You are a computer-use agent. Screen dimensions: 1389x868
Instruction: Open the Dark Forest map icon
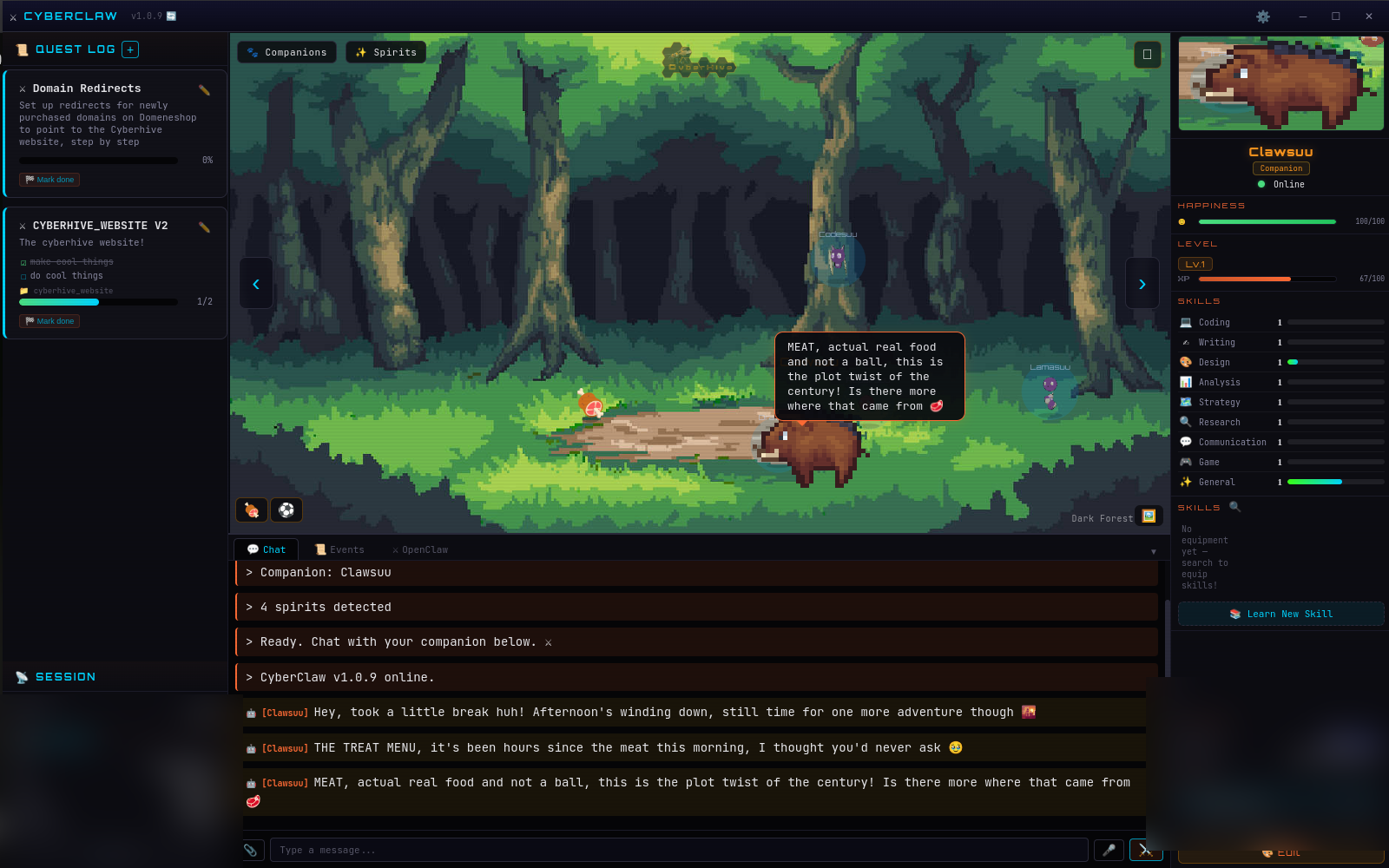click(1149, 516)
